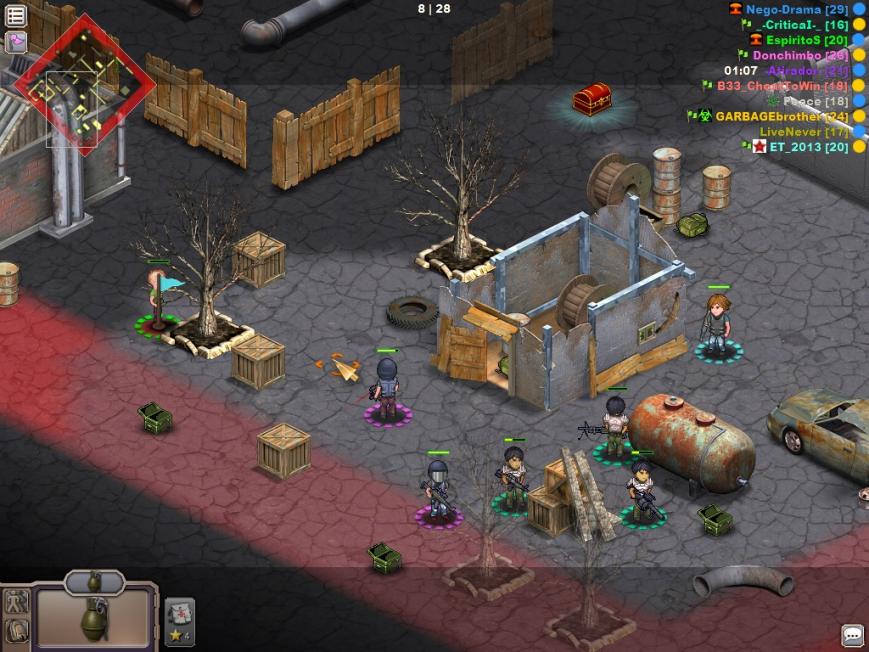
Task: Select _-CriticaI-_ in the player list
Action: (x=790, y=24)
